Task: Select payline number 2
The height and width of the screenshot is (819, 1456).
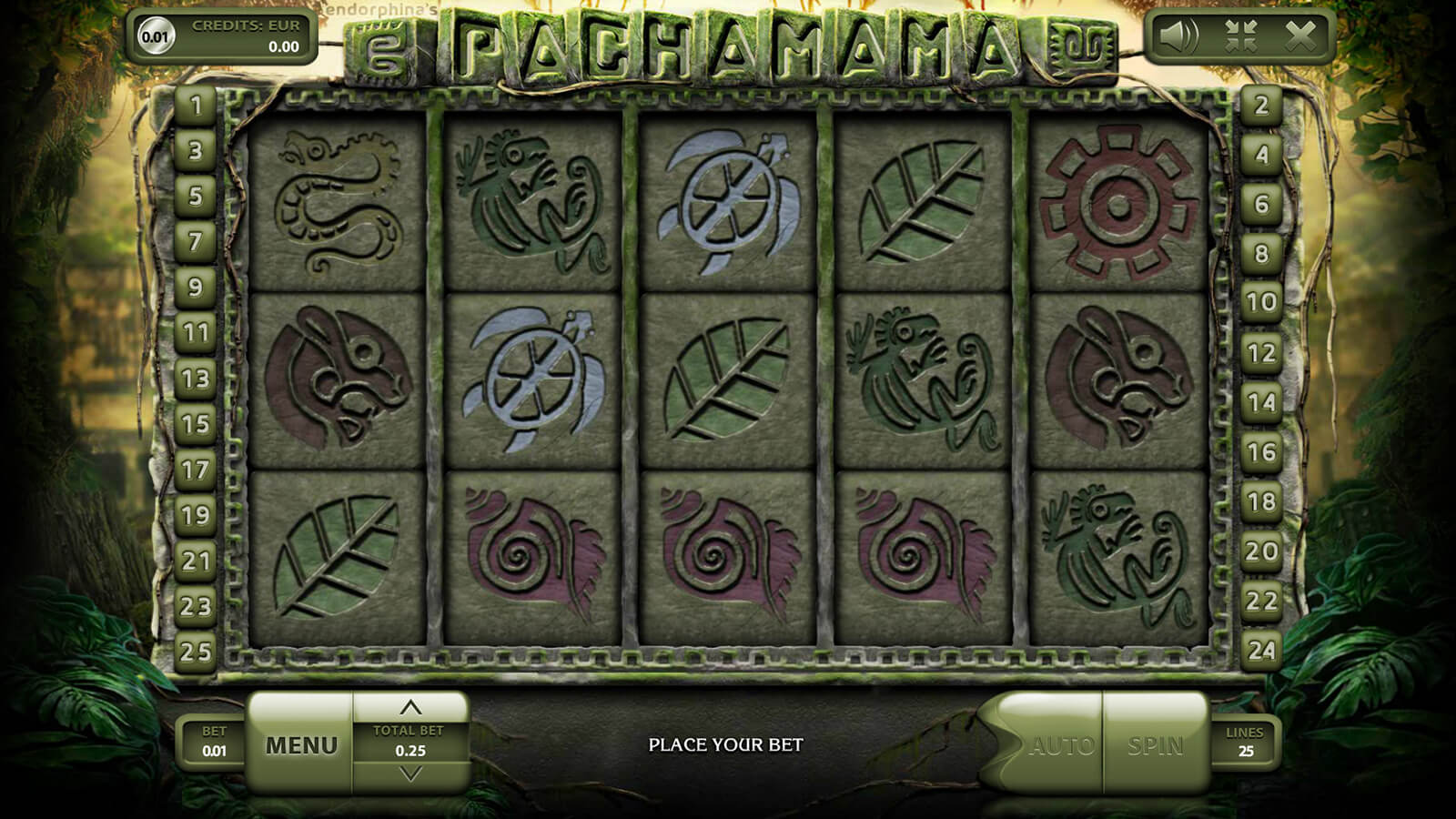Action: [x=1260, y=106]
